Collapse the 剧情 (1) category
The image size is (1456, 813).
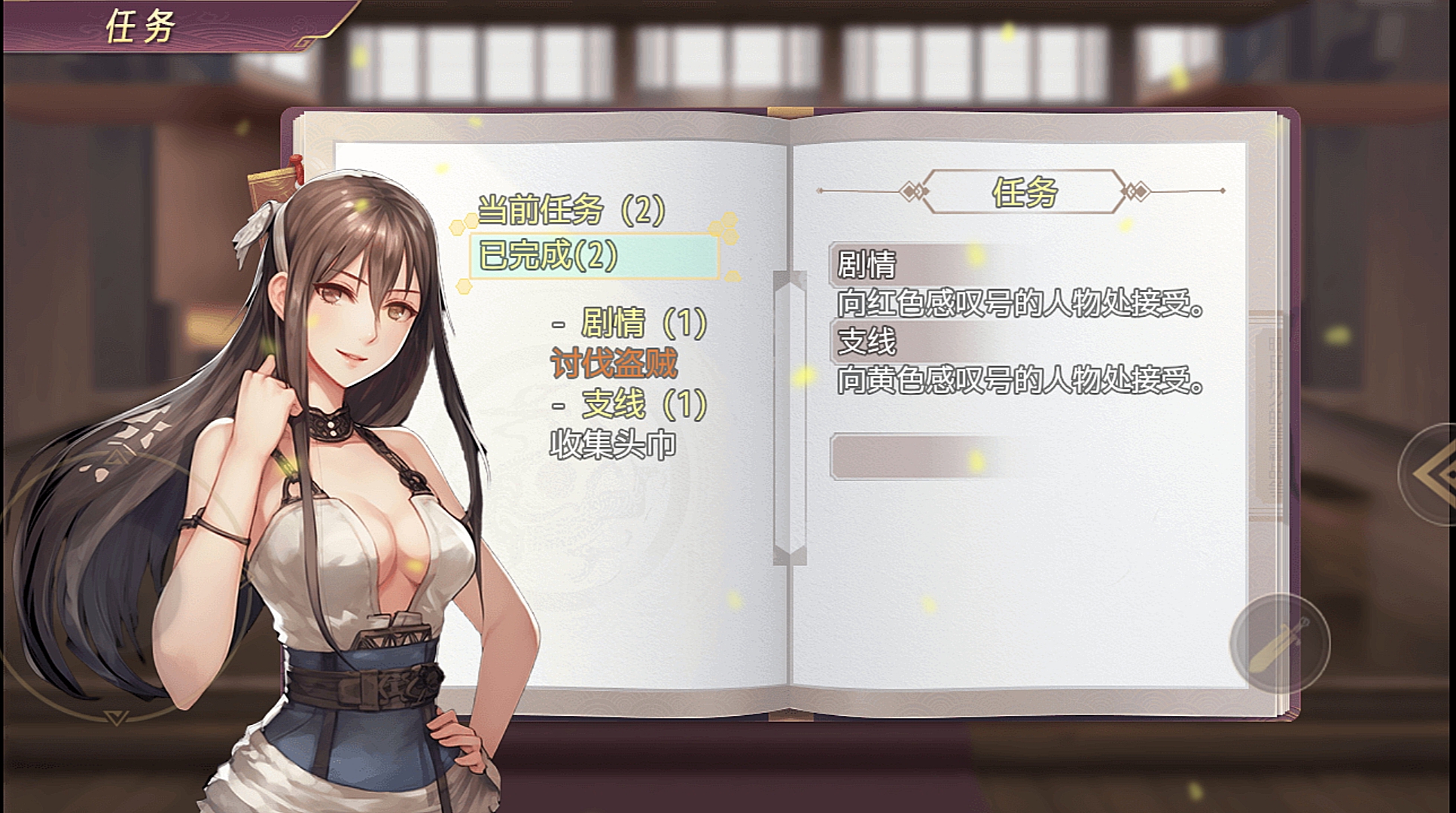click(631, 324)
